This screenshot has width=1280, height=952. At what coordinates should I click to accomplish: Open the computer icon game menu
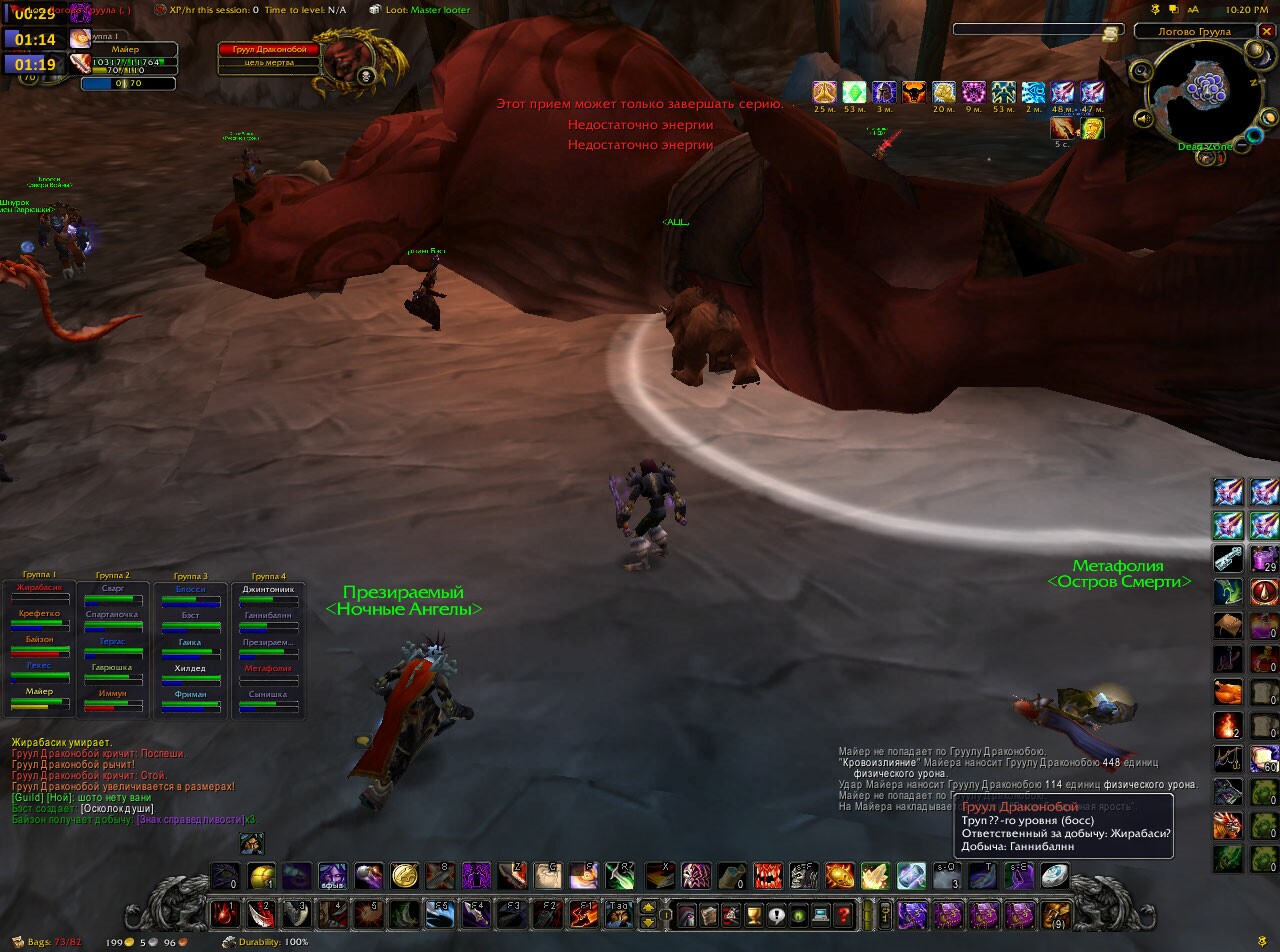(x=821, y=914)
